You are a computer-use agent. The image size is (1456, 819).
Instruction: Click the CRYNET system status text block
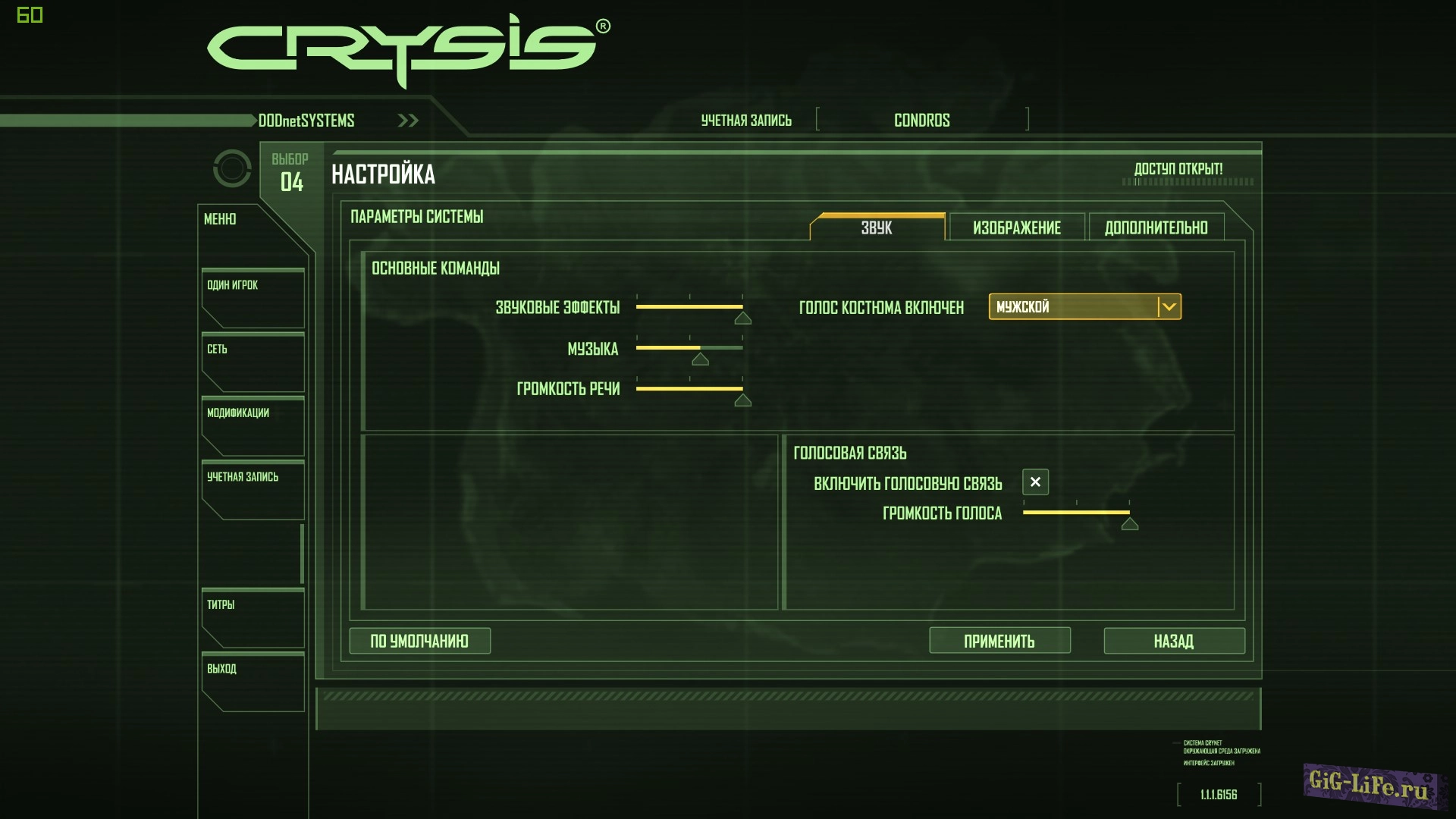click(1221, 753)
